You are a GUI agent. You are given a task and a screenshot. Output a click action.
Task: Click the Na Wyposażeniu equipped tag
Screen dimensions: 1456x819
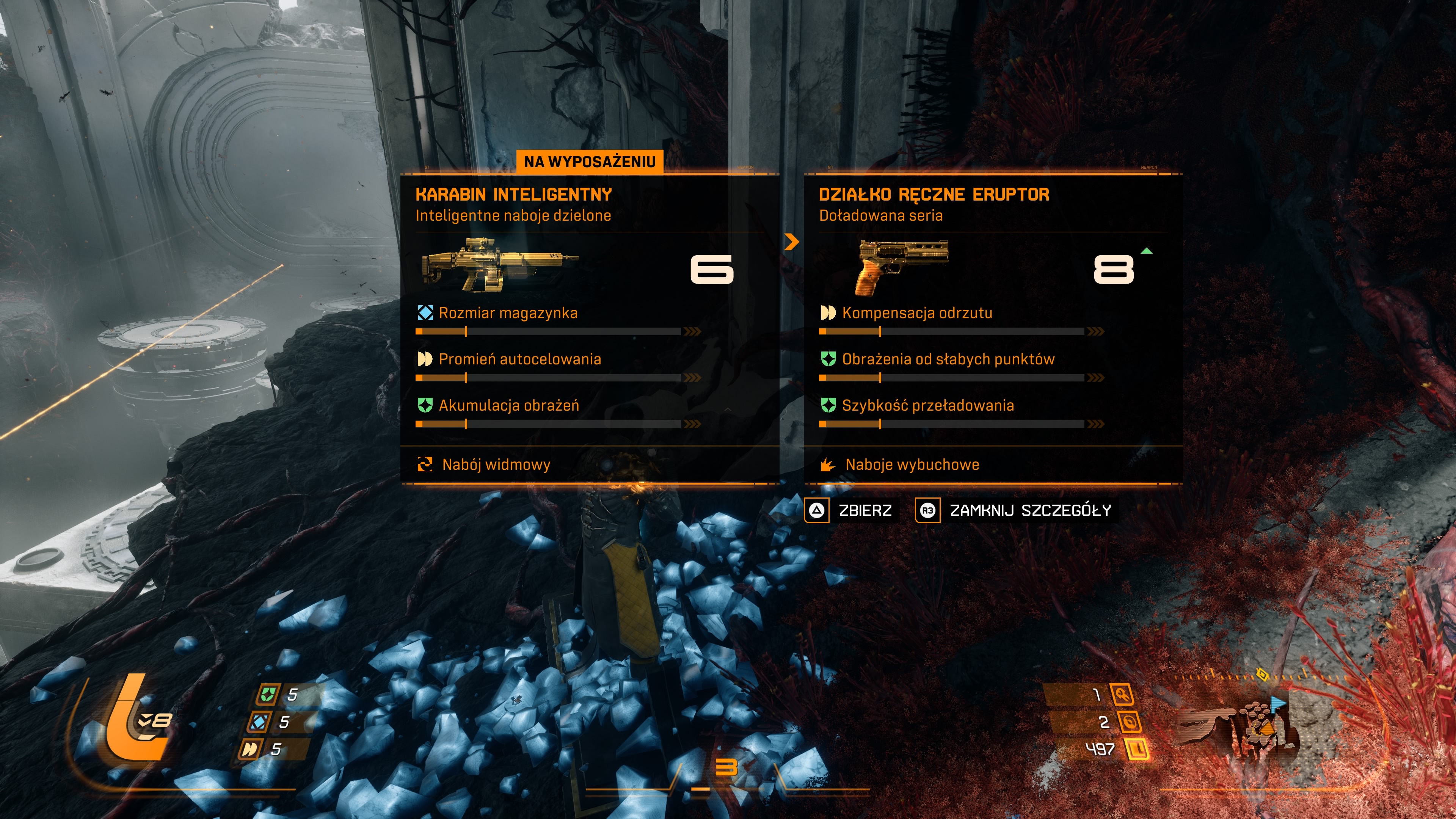pyautogui.click(x=590, y=162)
